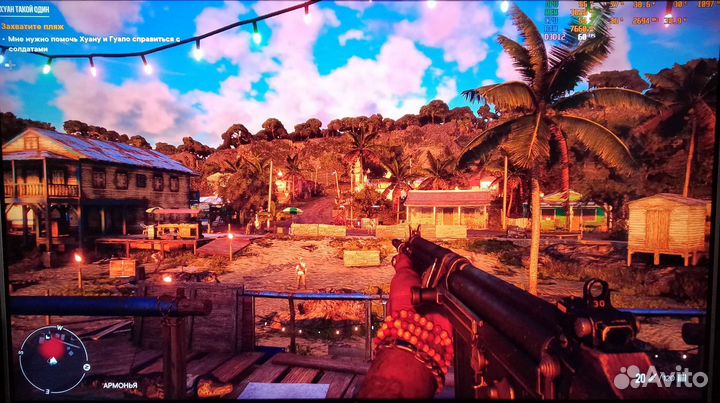Click the Avito watermark logo

[660, 378]
